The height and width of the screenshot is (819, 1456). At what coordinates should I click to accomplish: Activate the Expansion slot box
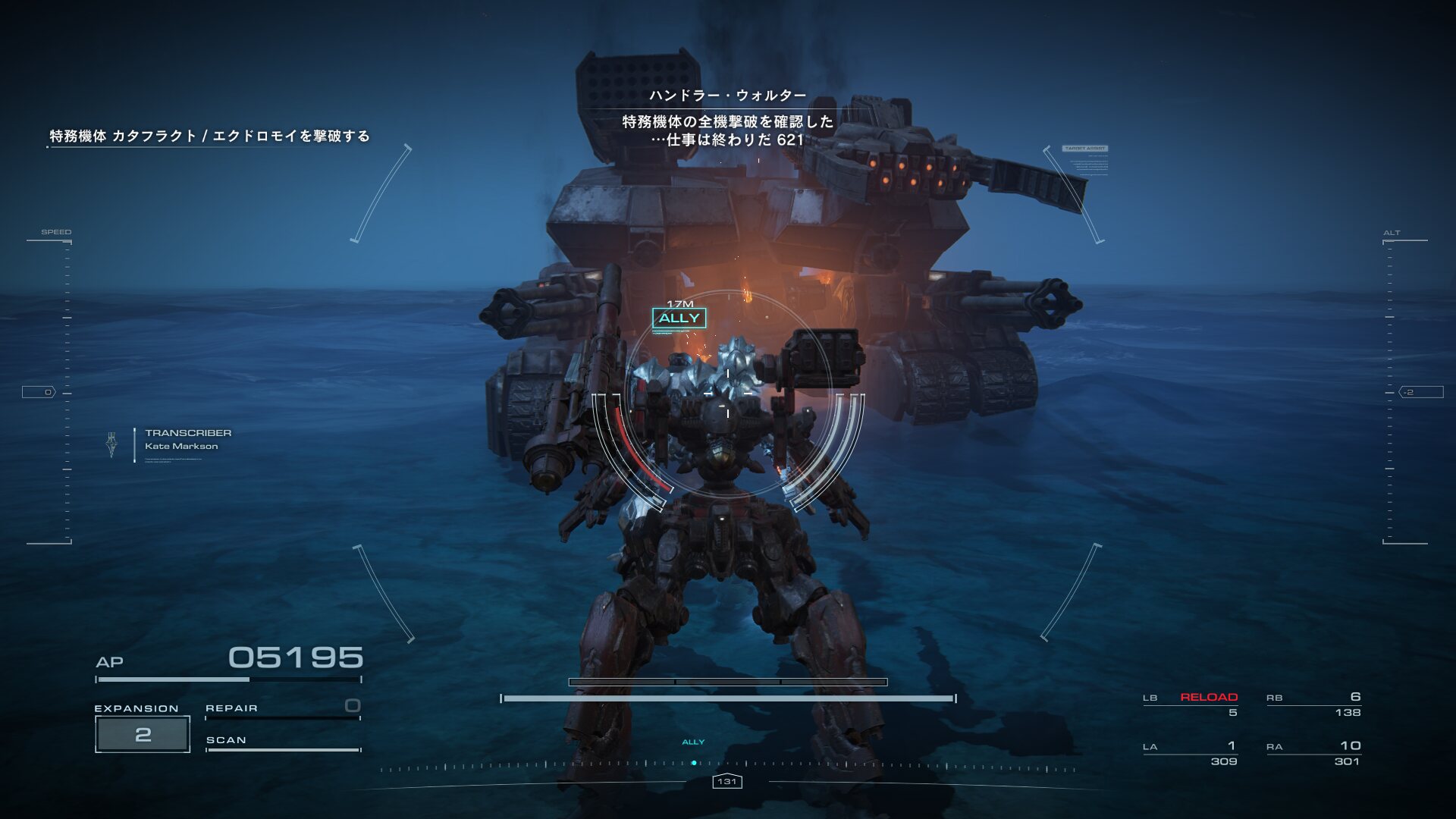pos(143,734)
